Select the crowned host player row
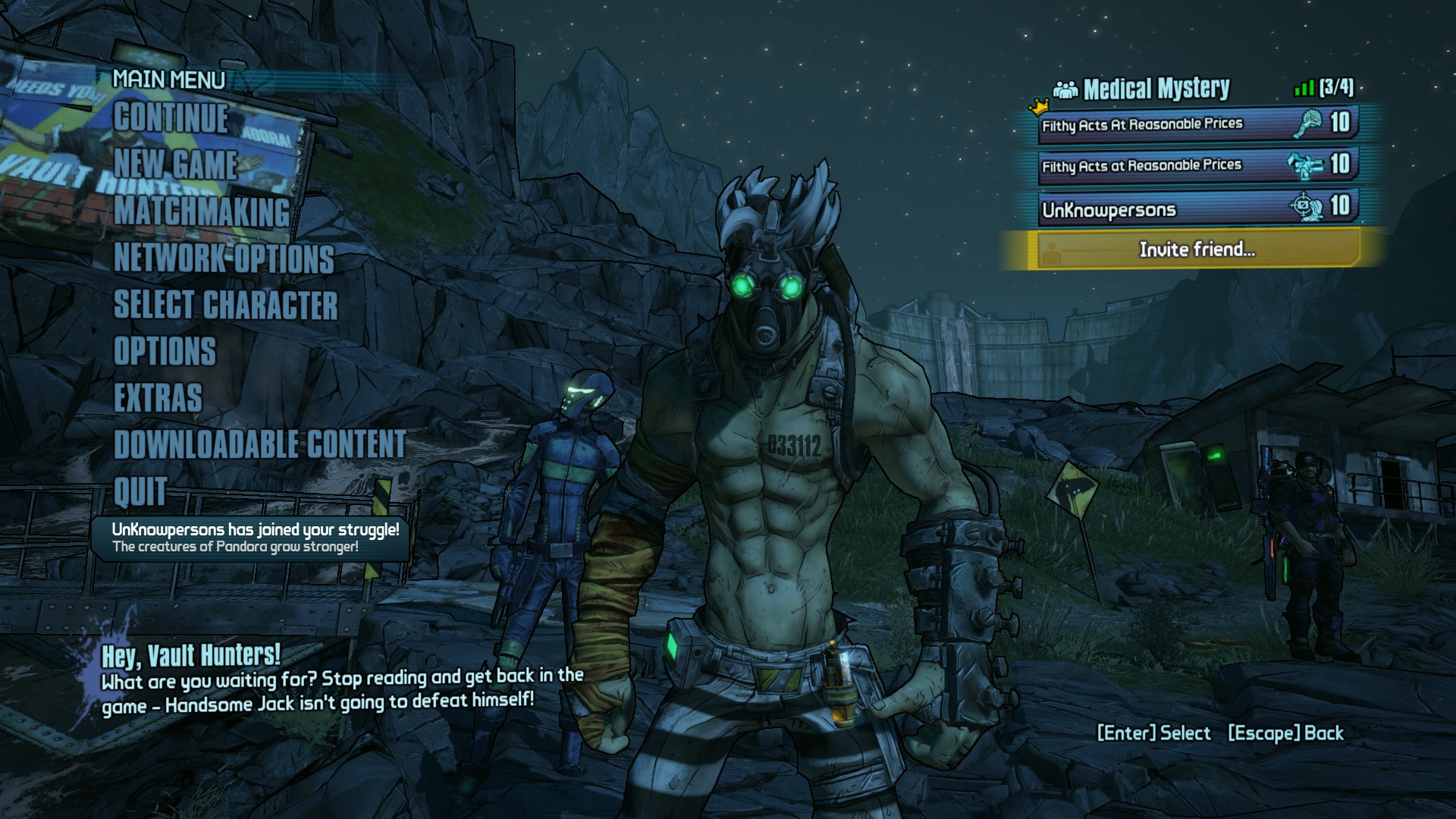Screen dimensions: 1456x819 point(1197,124)
